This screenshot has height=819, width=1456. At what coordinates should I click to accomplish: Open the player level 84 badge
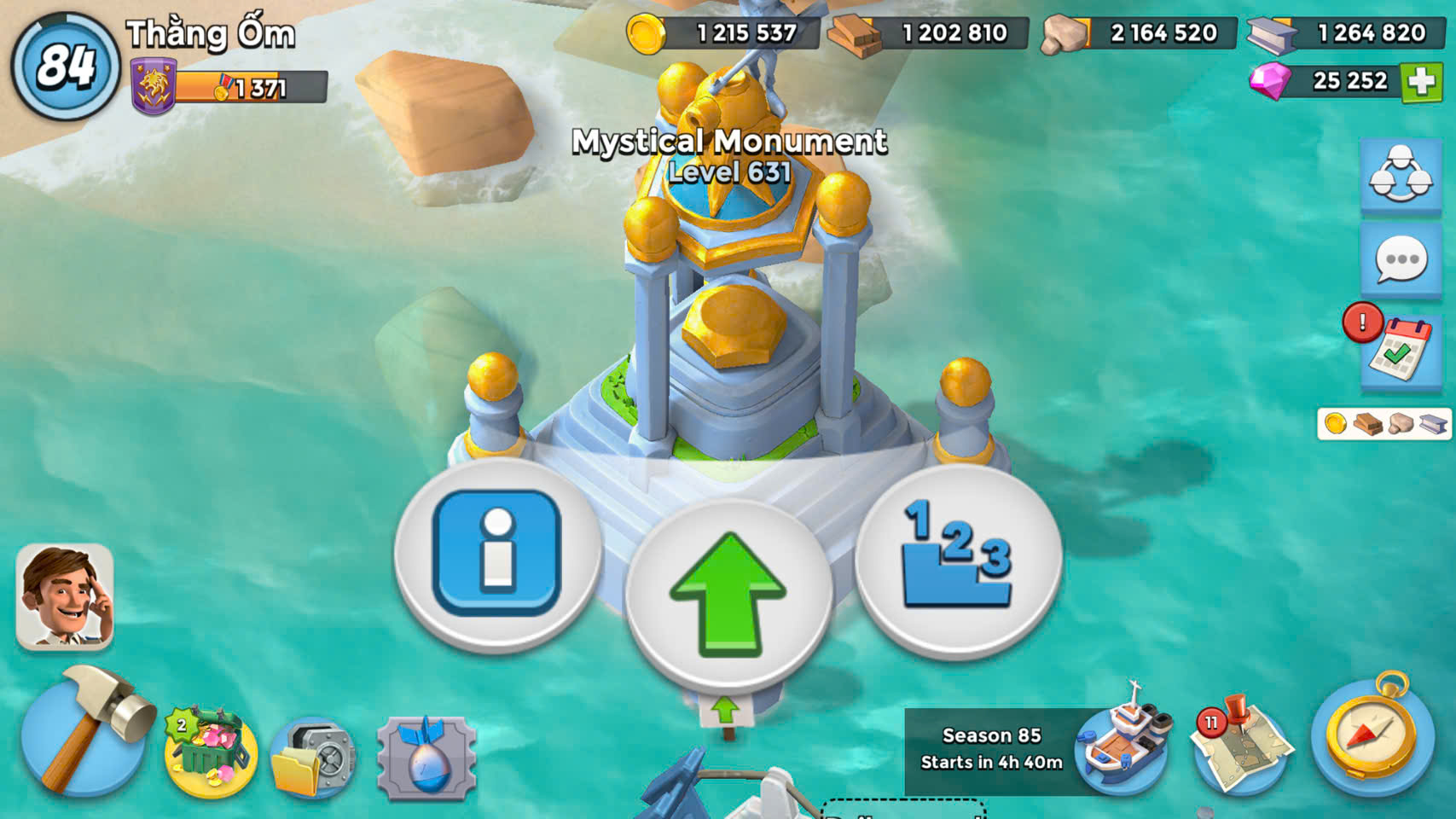point(65,66)
